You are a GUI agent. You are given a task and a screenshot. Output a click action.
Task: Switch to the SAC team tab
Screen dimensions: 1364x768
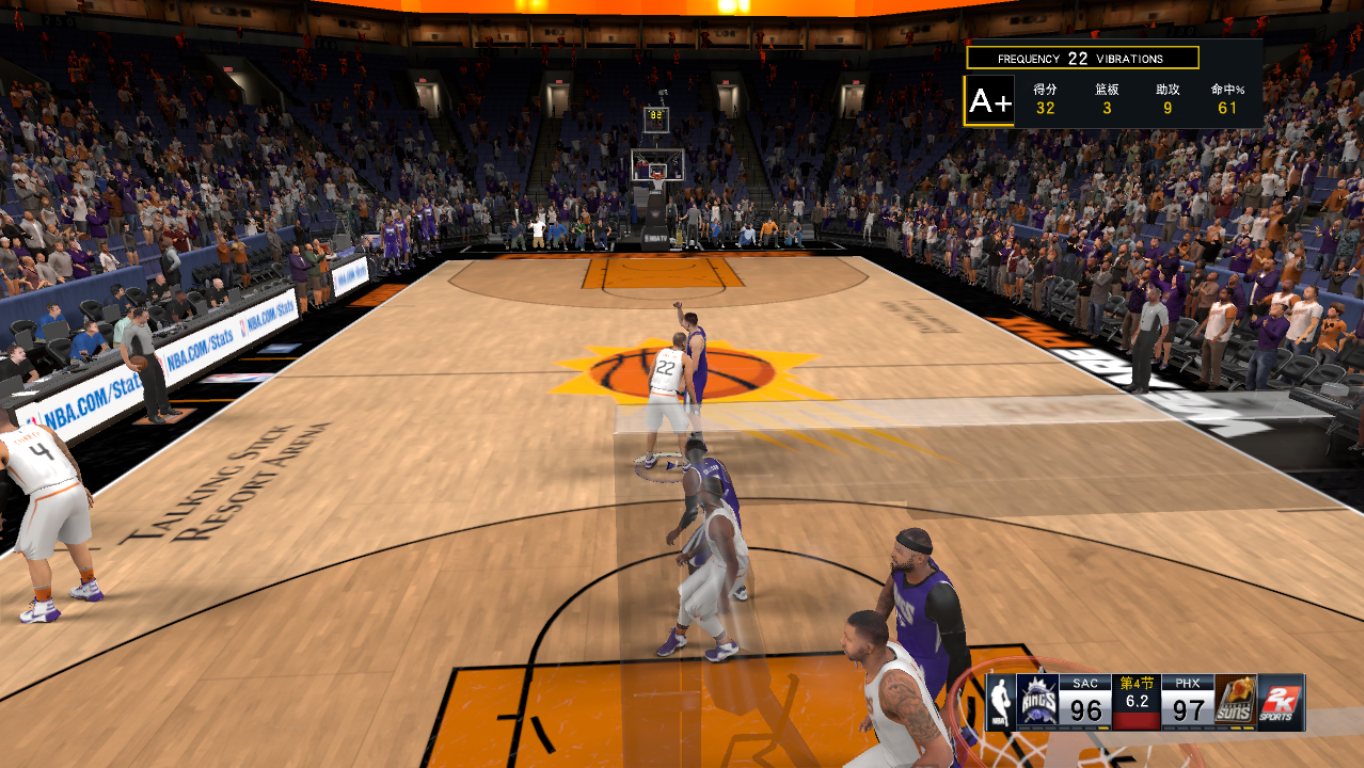1086,682
